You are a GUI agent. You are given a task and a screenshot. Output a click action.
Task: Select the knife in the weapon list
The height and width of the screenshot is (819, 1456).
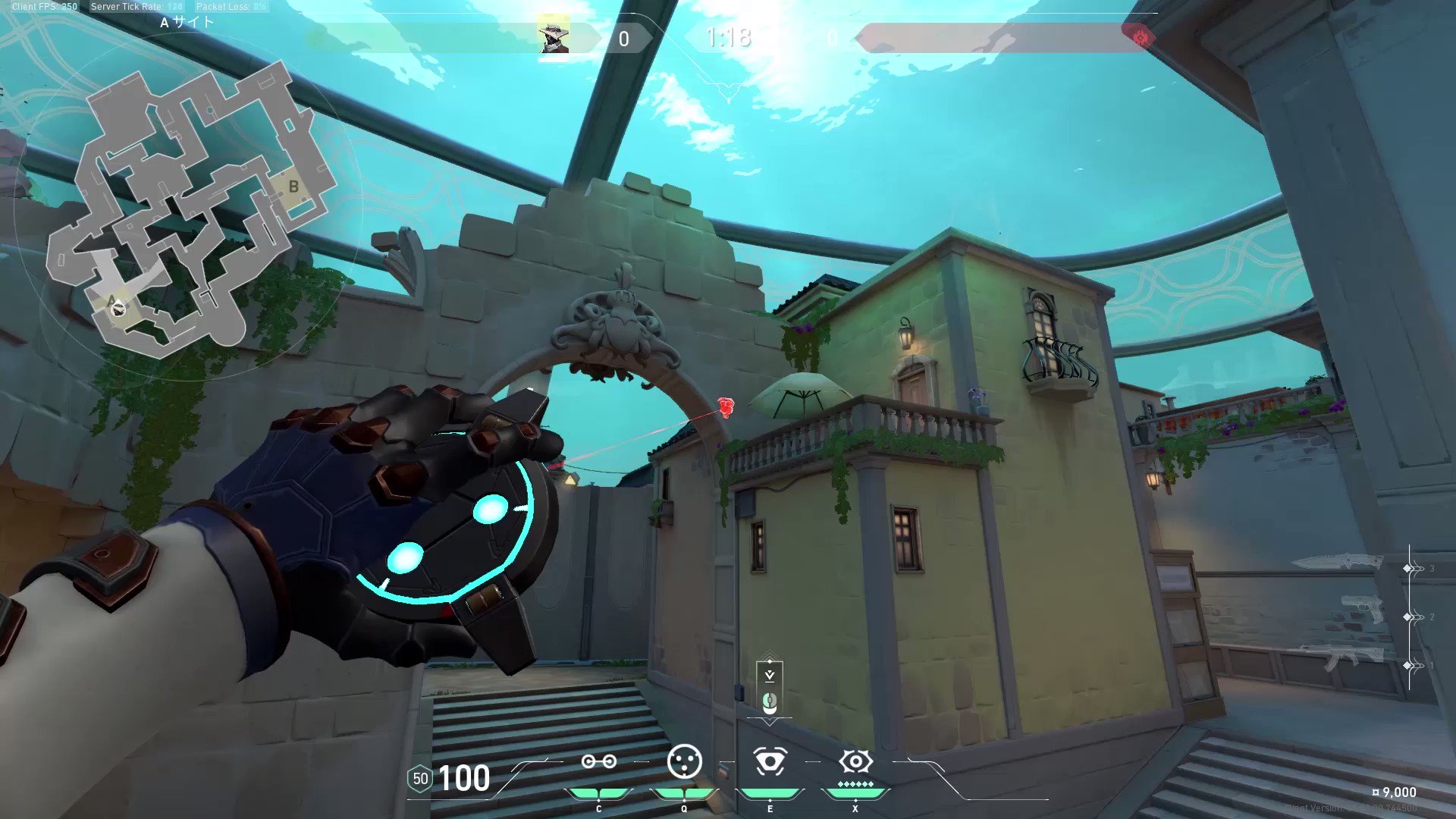pos(1337,563)
